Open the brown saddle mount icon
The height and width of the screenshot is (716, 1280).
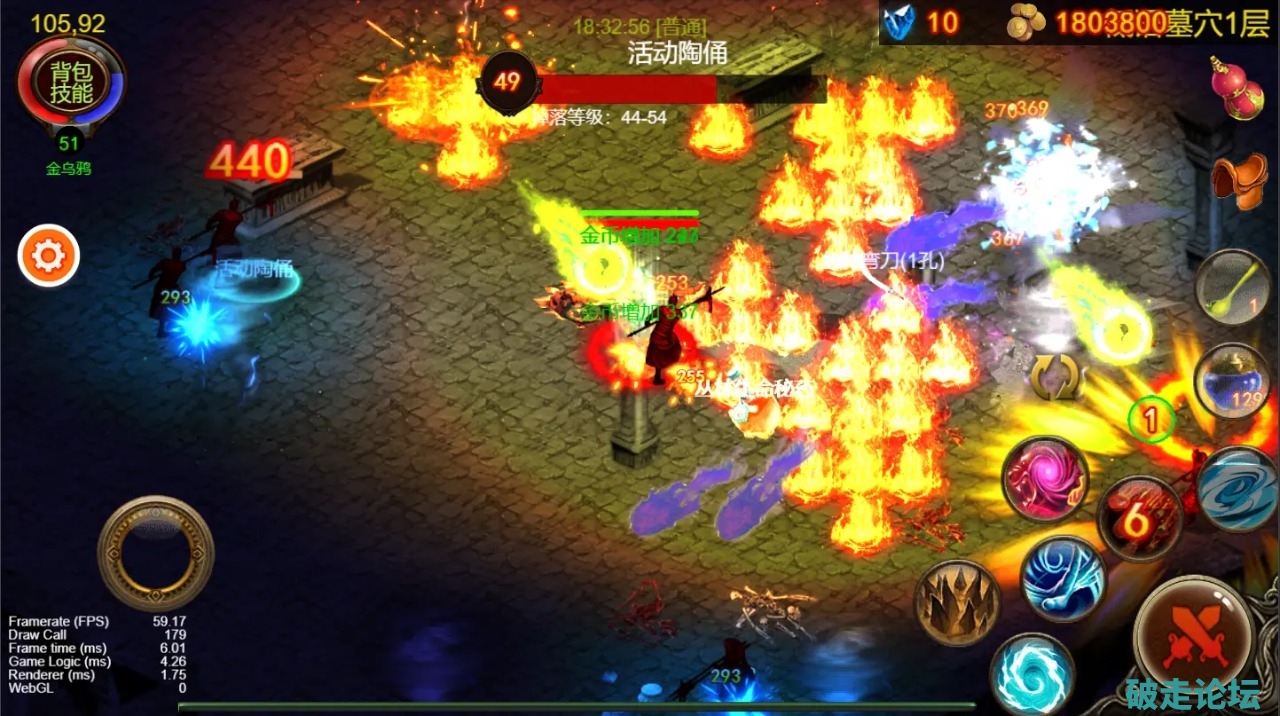1239,182
